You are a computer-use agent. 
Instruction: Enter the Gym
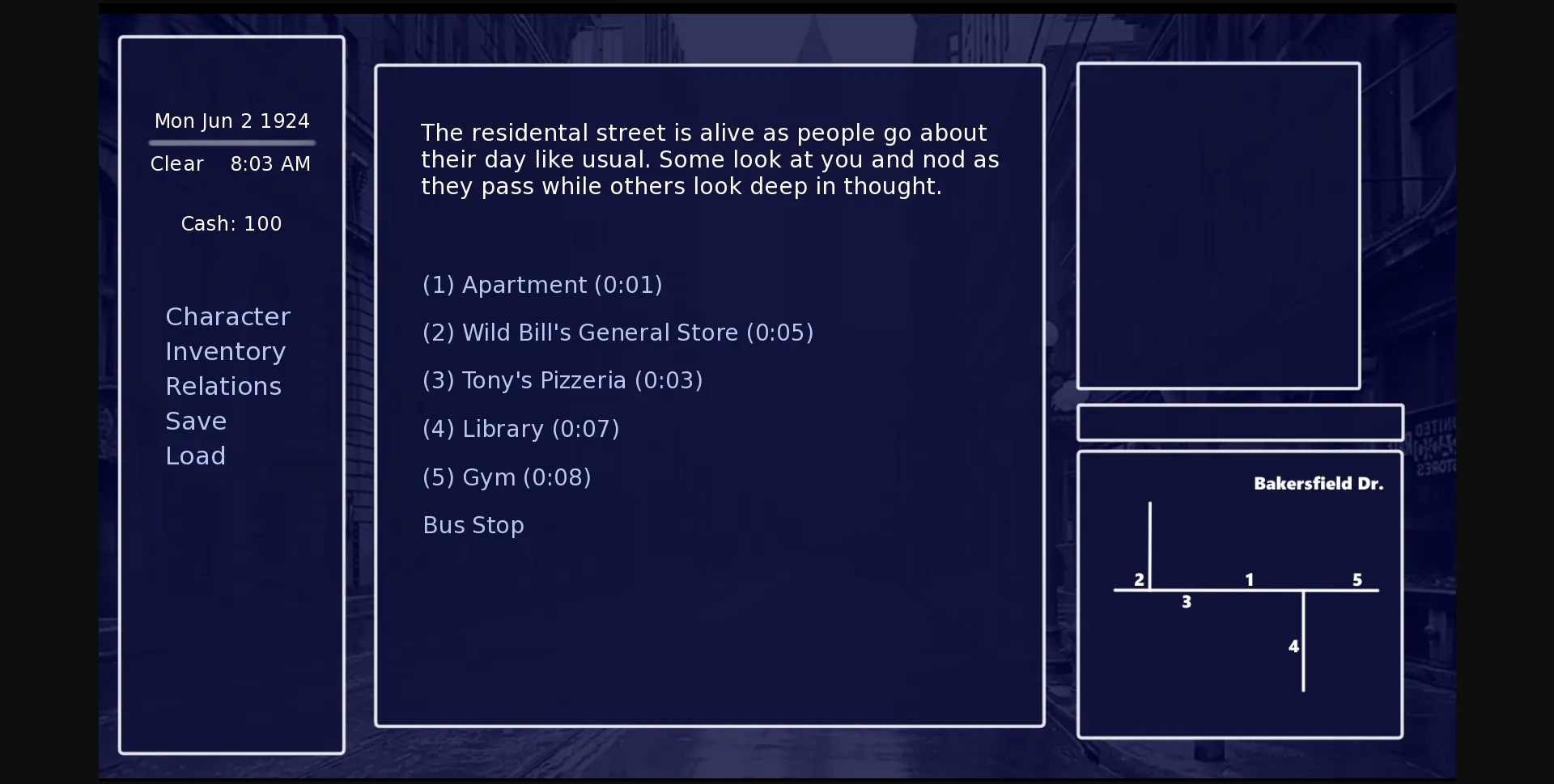click(507, 477)
